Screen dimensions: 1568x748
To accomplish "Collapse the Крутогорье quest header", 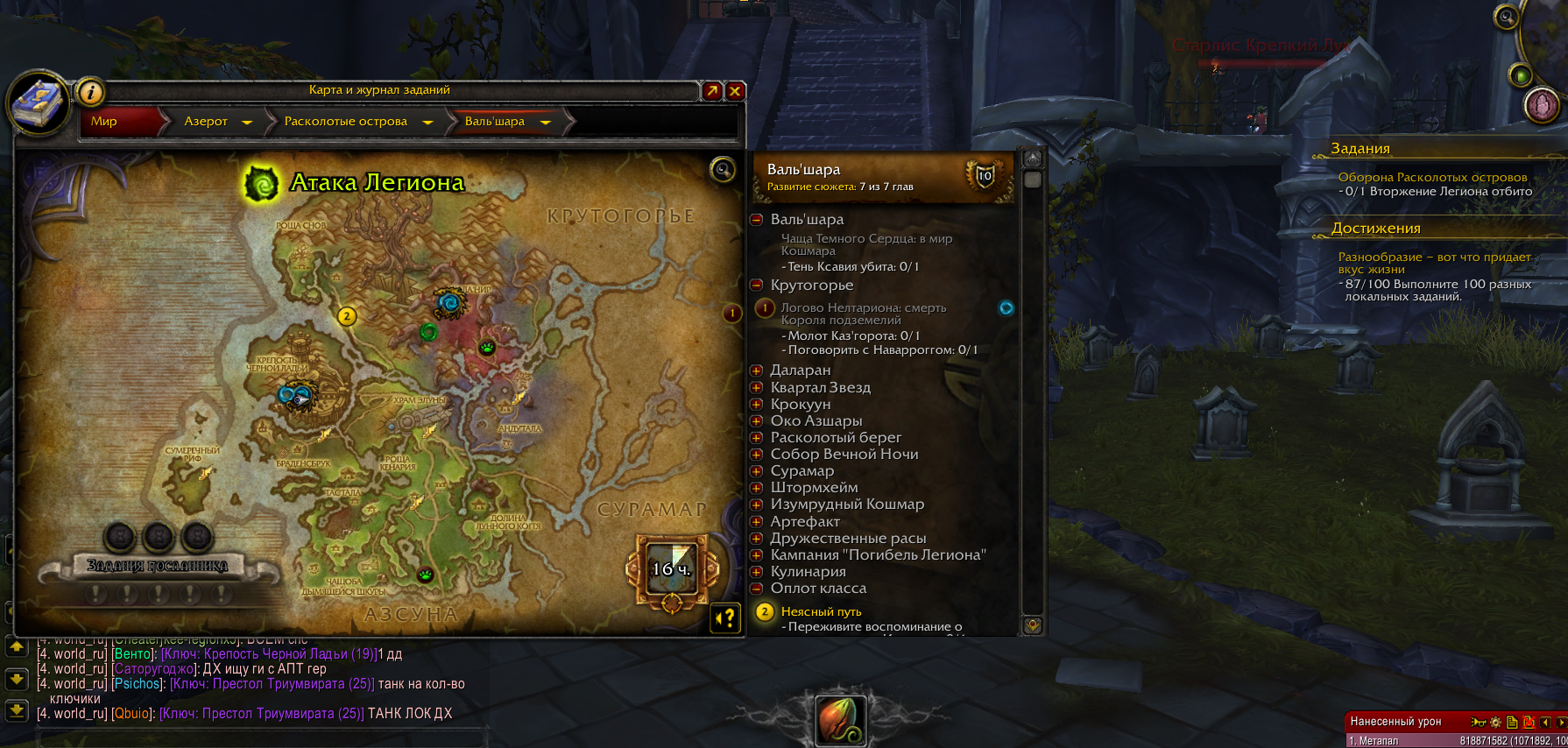I will (x=757, y=286).
